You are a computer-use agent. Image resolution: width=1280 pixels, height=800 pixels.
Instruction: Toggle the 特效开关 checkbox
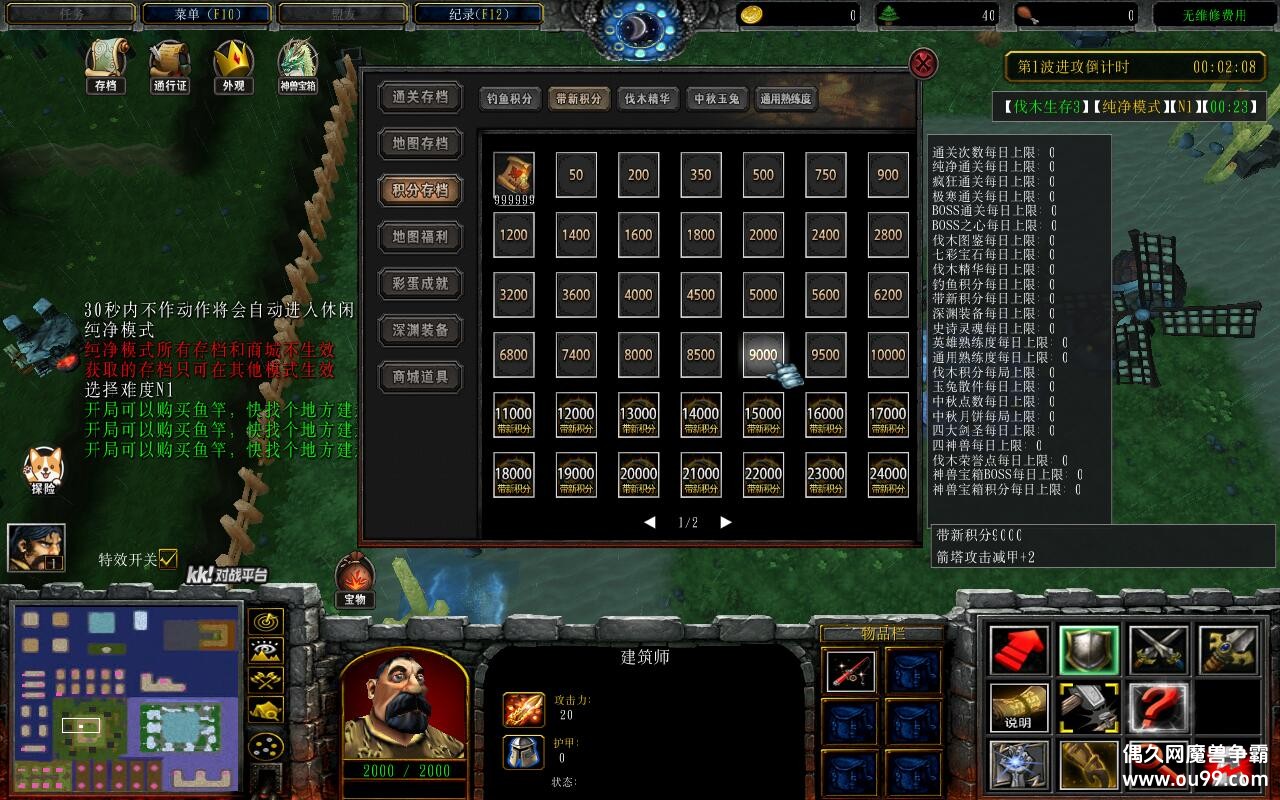pos(168,558)
